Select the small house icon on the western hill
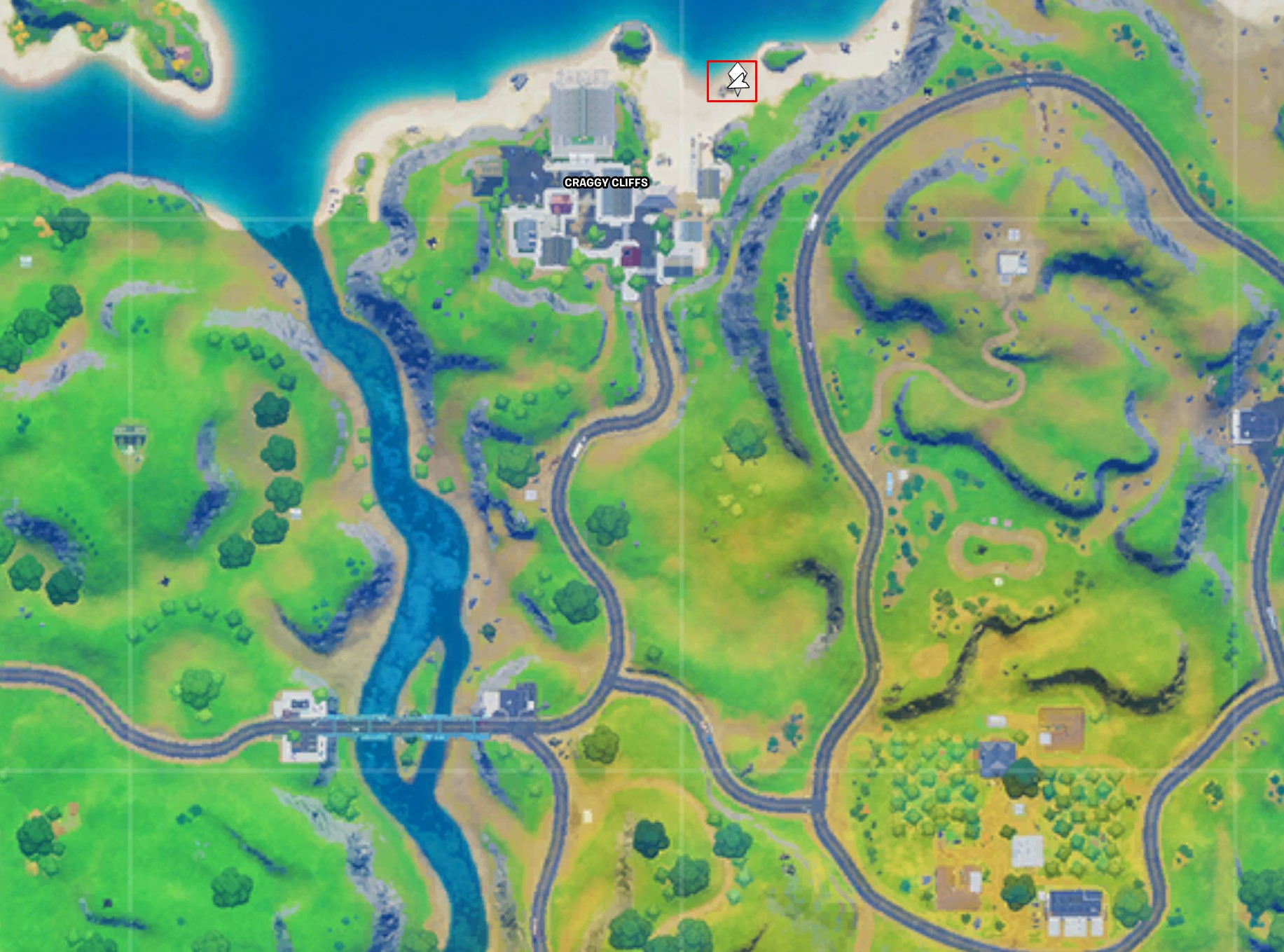The image size is (1284, 952). click(130, 435)
